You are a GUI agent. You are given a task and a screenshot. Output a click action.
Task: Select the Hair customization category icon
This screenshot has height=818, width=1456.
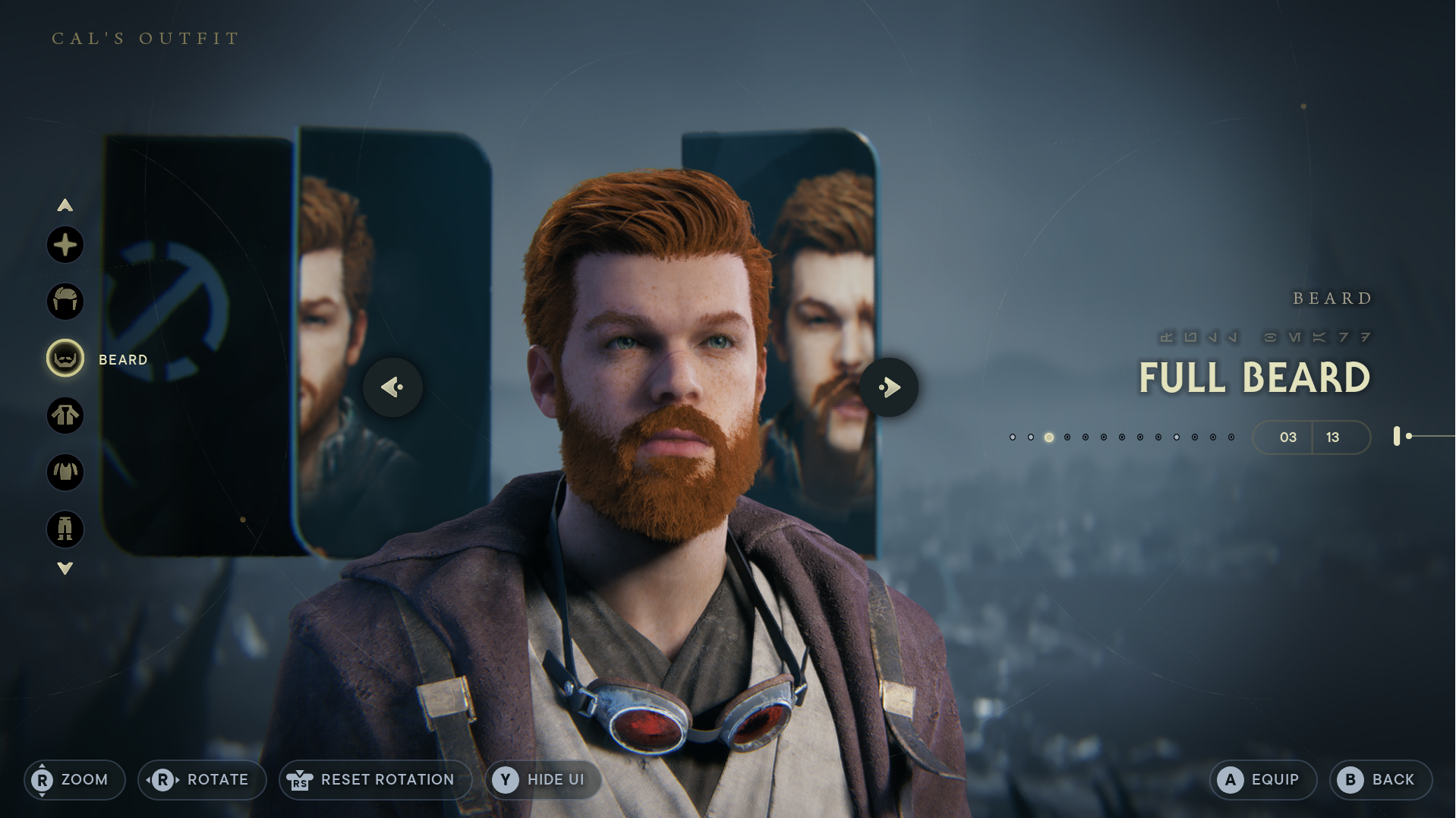[65, 302]
